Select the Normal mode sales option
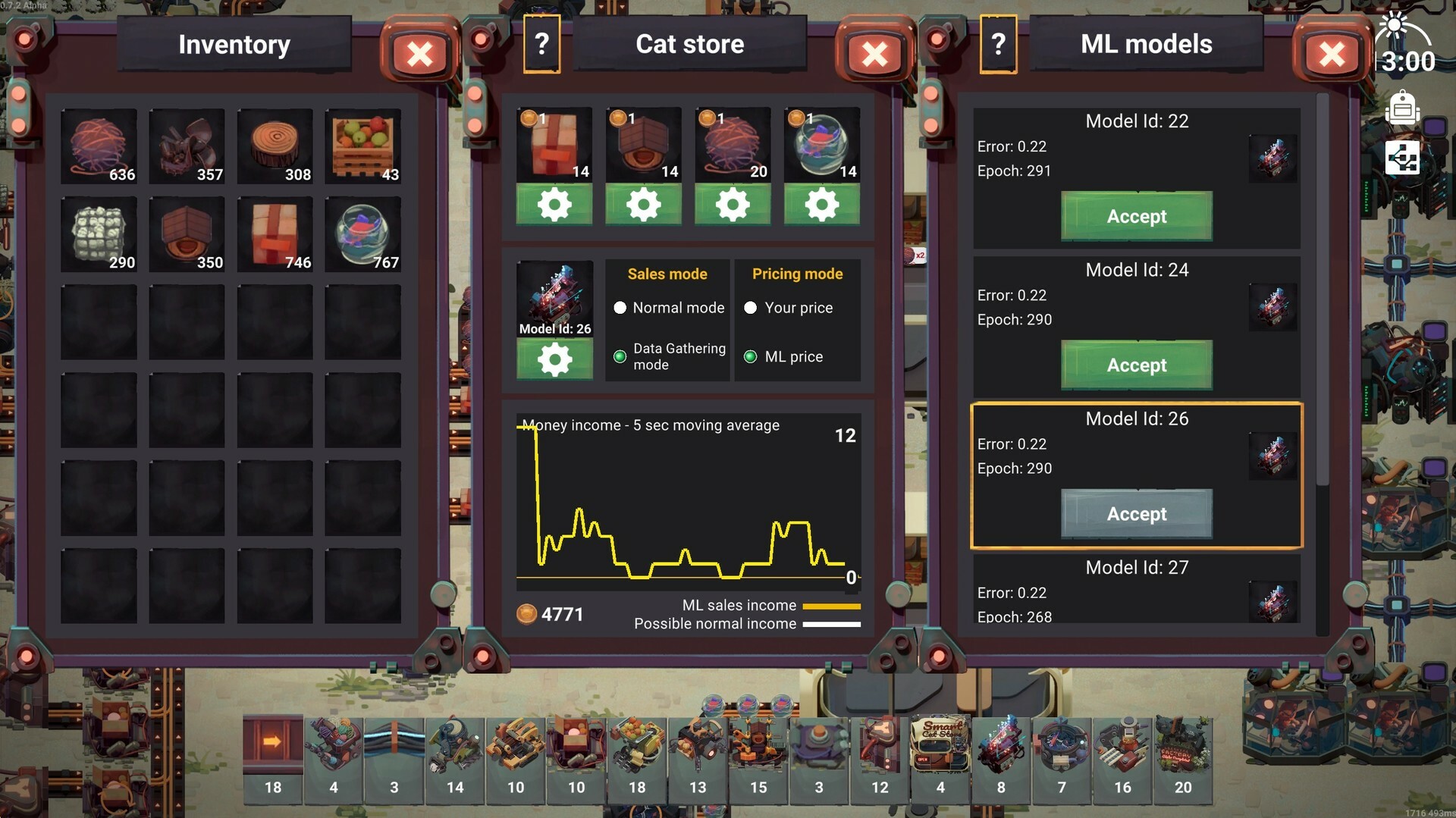Image resolution: width=1456 pixels, height=818 pixels. (x=620, y=308)
